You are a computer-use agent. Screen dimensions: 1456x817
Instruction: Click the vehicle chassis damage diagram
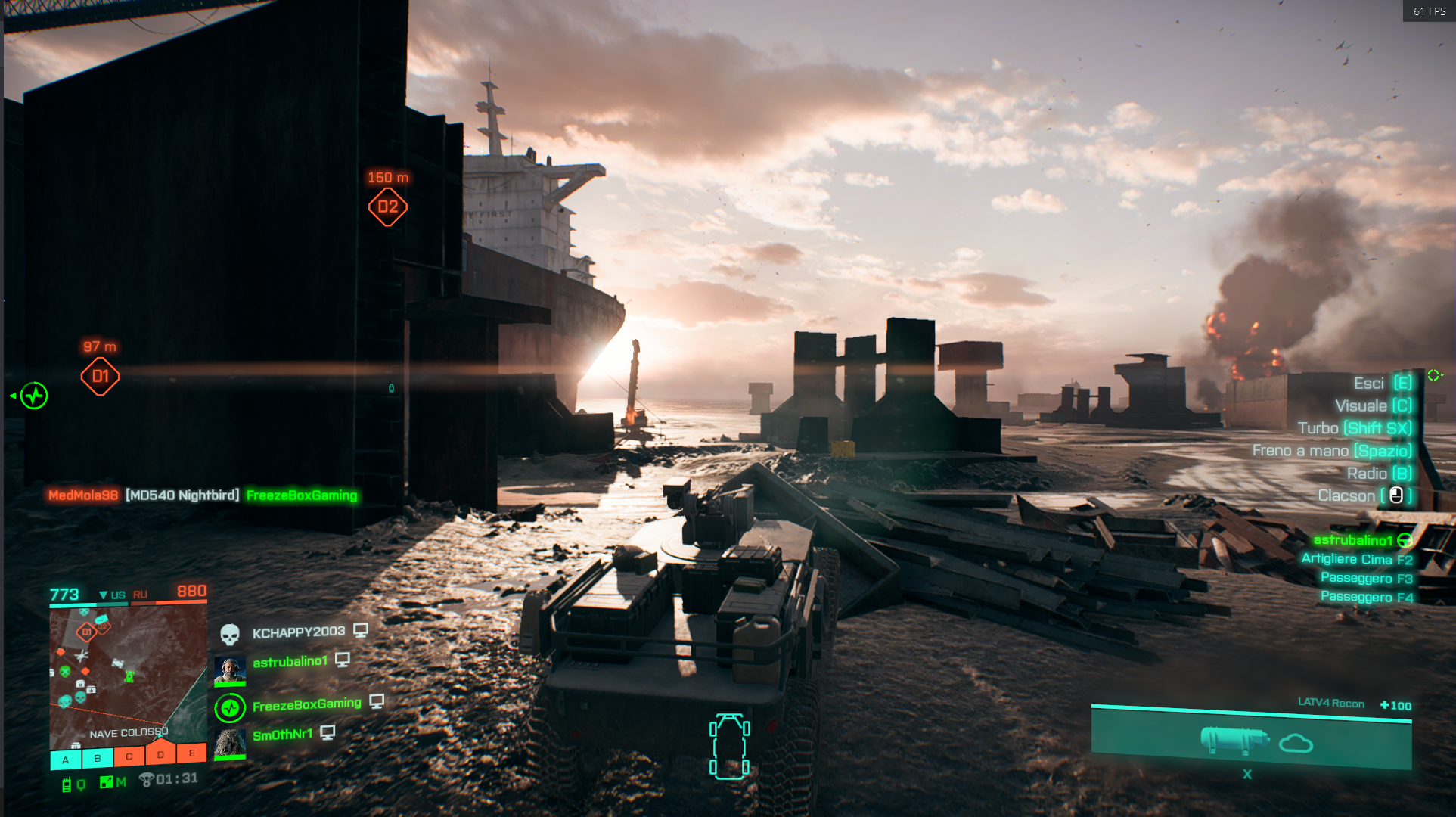730,747
